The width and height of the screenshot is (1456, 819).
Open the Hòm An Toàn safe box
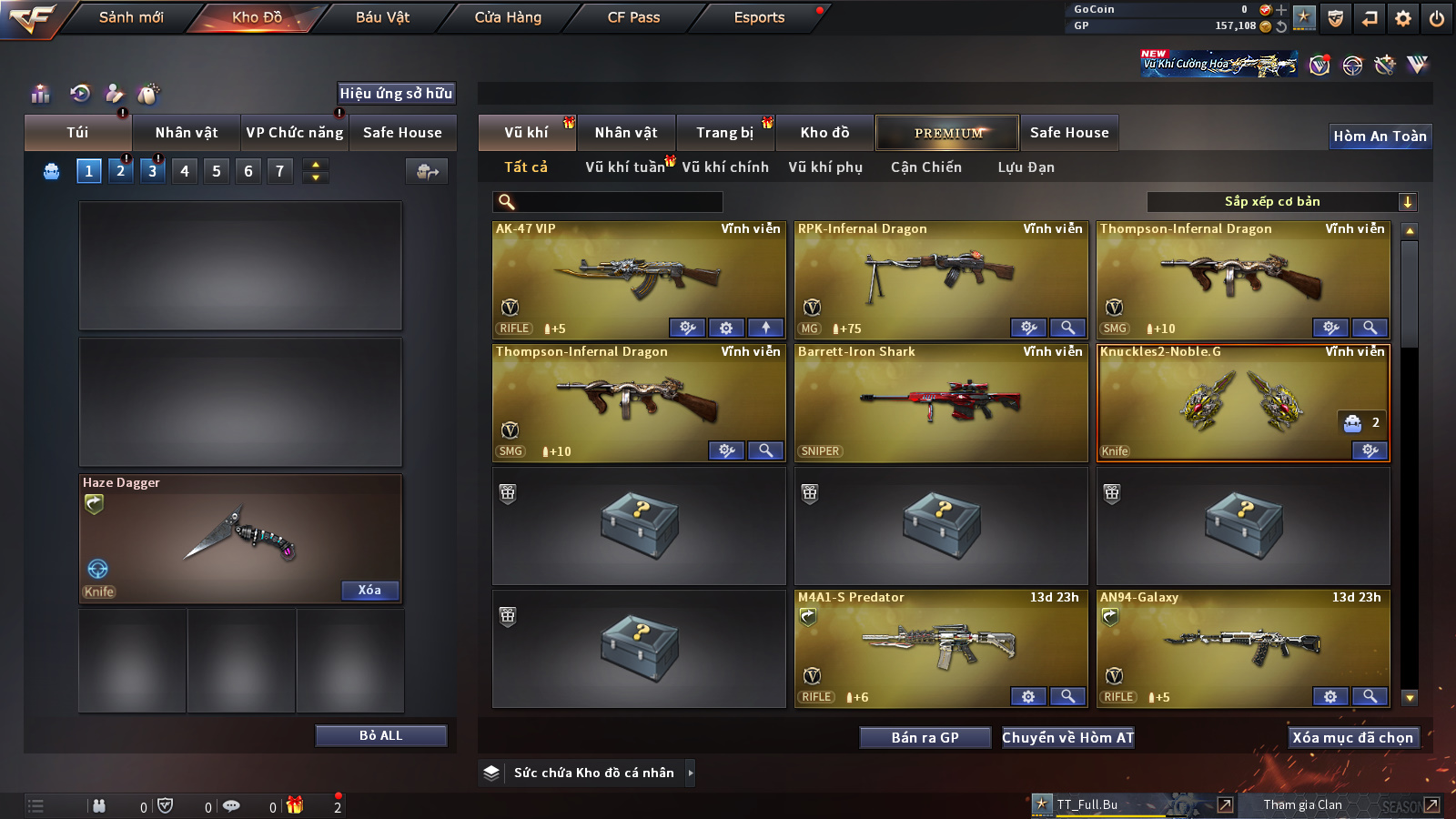pyautogui.click(x=1380, y=136)
